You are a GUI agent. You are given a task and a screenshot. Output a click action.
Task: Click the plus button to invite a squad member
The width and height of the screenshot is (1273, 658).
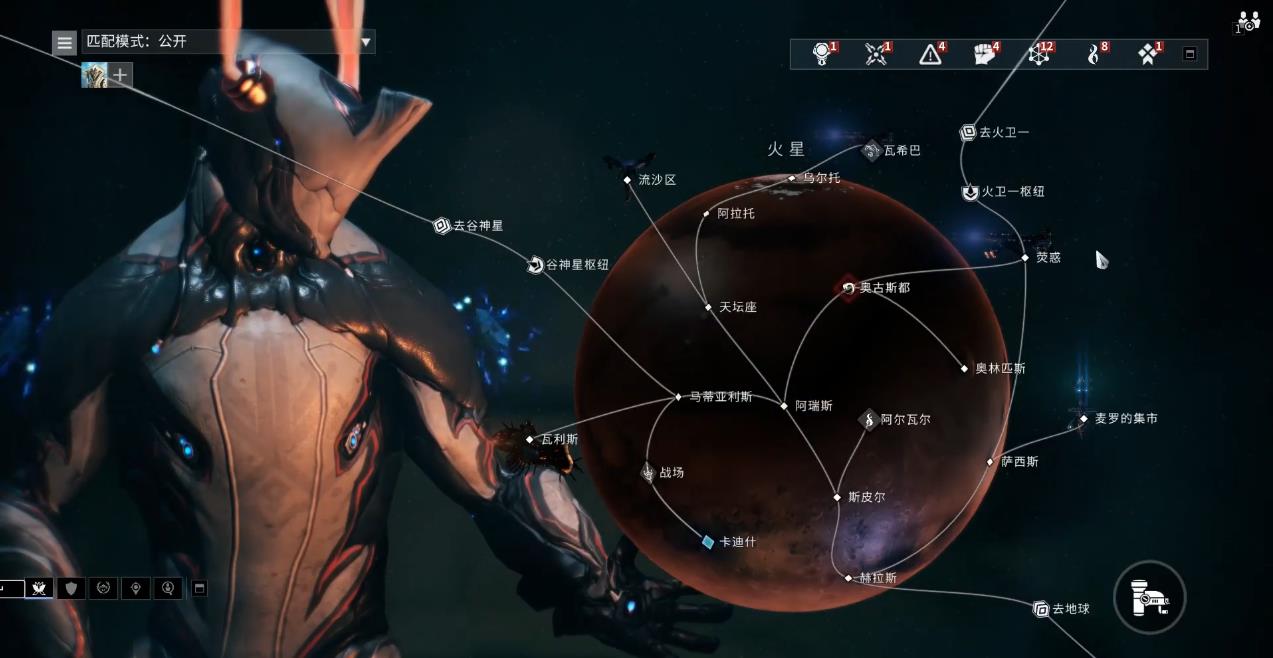pos(120,75)
